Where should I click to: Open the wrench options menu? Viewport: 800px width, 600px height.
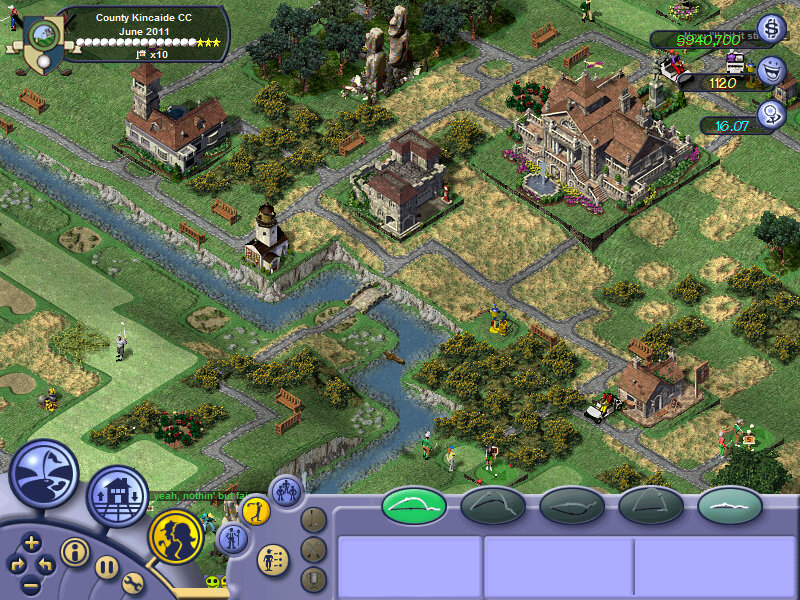click(133, 582)
